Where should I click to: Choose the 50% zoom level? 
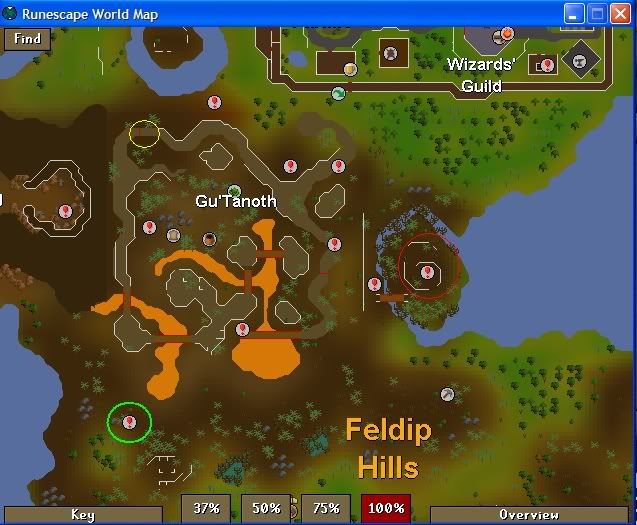point(266,508)
